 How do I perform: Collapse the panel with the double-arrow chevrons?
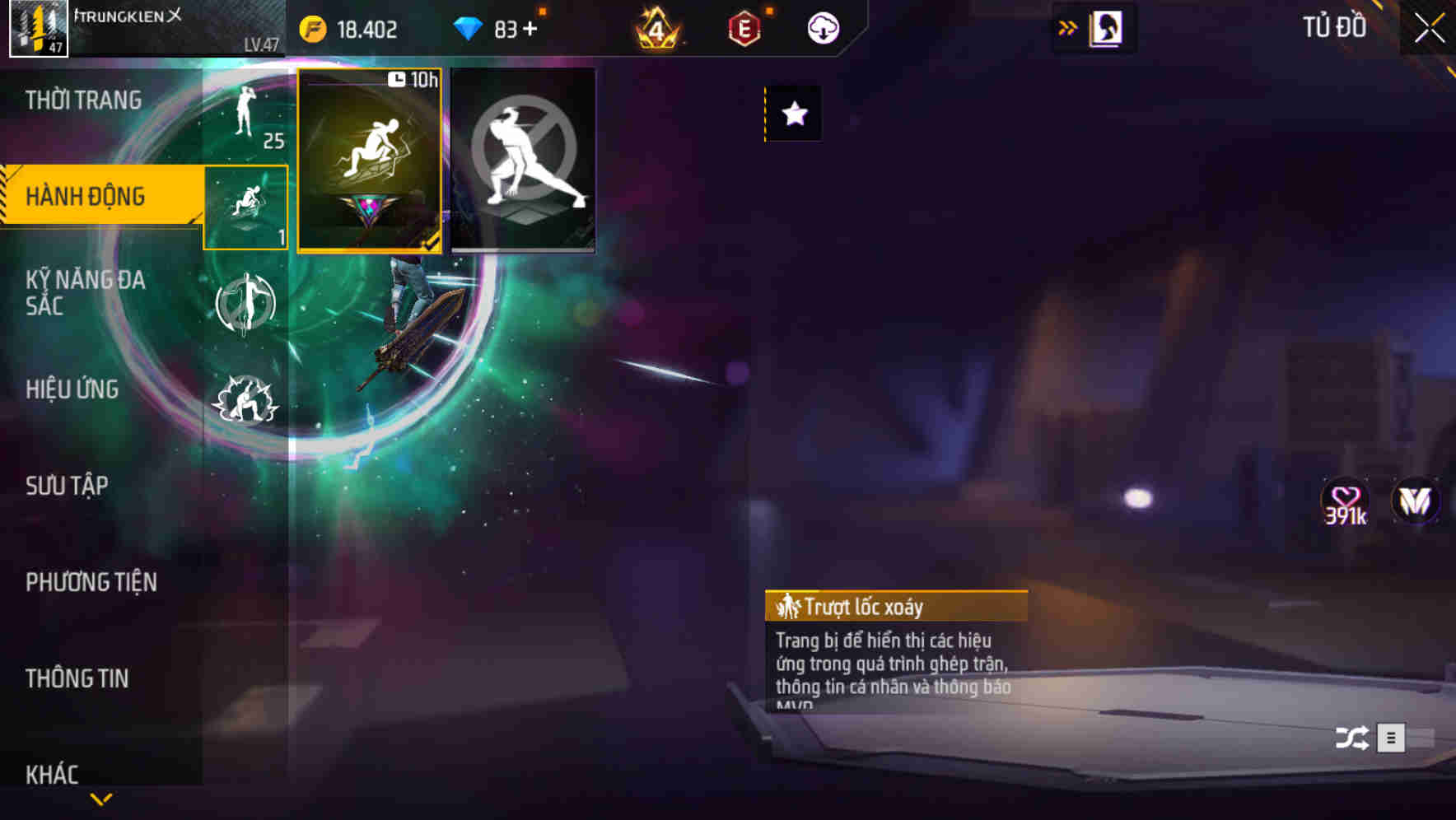[x=1068, y=26]
